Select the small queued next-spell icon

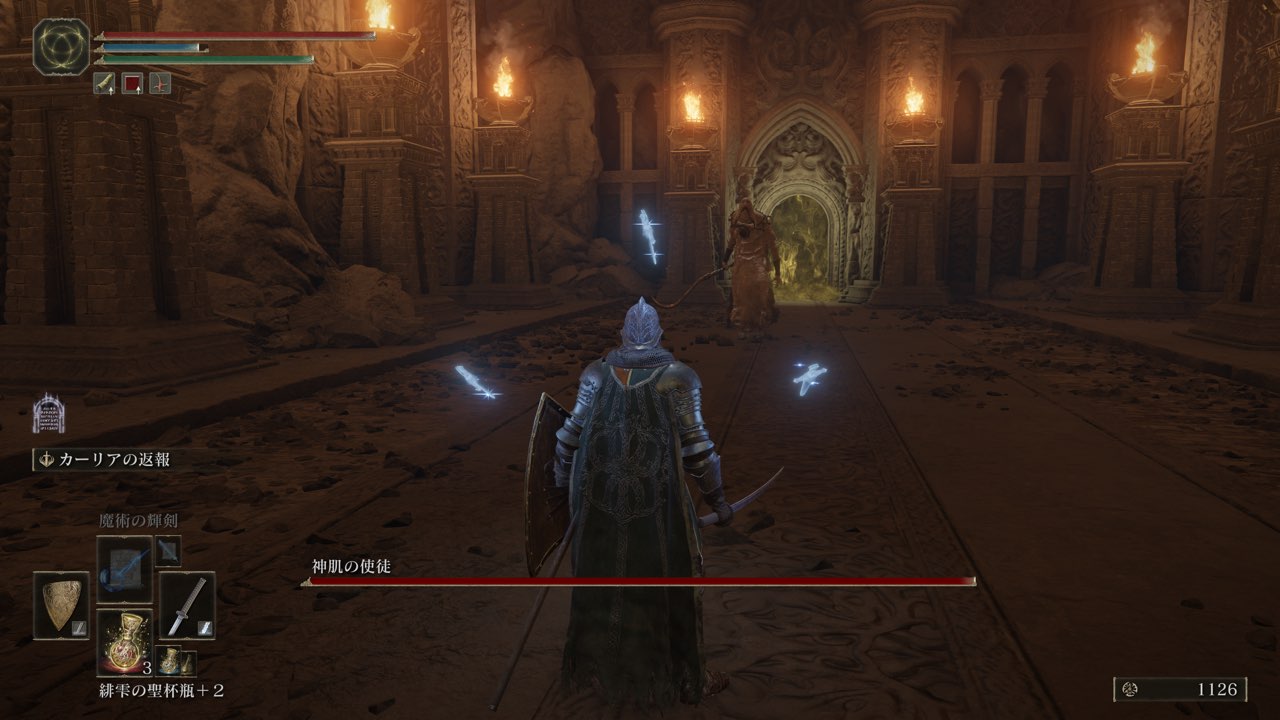tap(168, 550)
